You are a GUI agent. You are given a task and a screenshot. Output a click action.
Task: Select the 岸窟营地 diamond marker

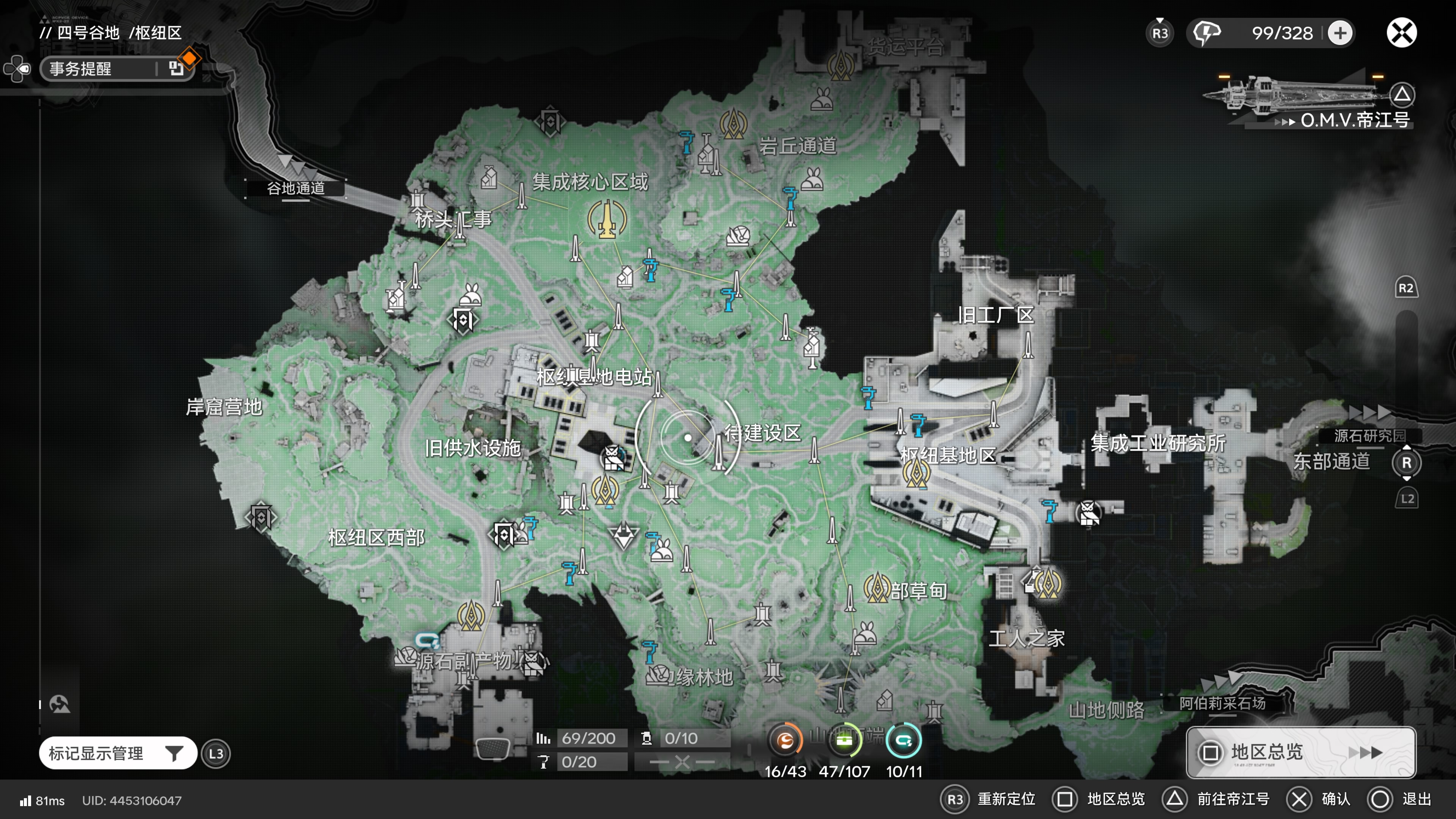pyautogui.click(x=260, y=516)
